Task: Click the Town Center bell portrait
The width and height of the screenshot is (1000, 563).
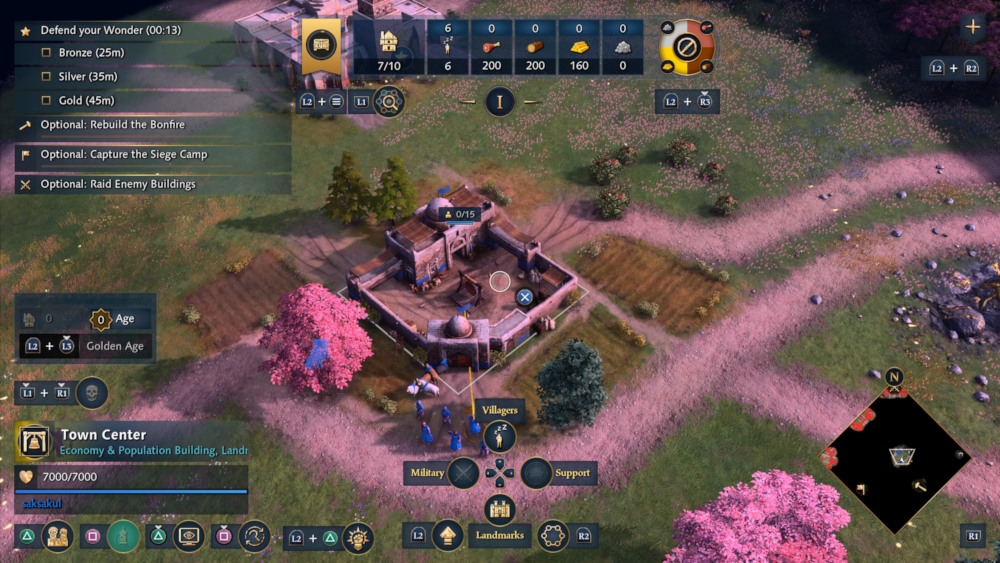Action: pos(33,441)
